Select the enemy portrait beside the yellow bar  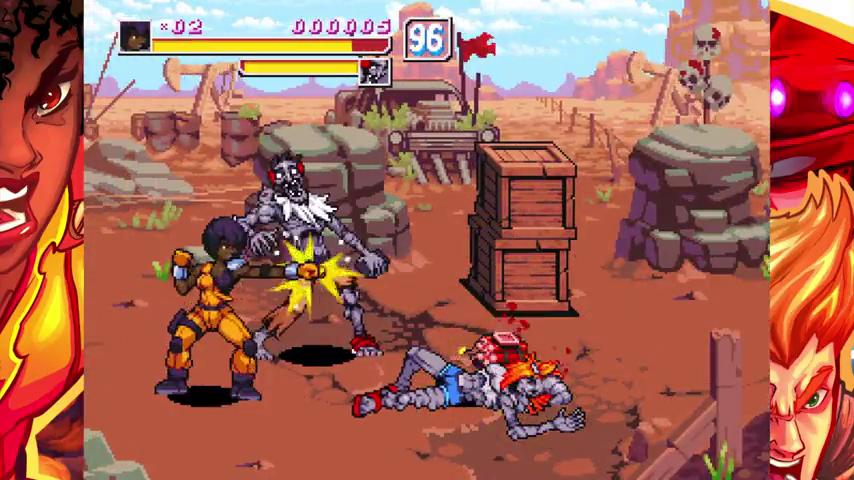coord(375,70)
